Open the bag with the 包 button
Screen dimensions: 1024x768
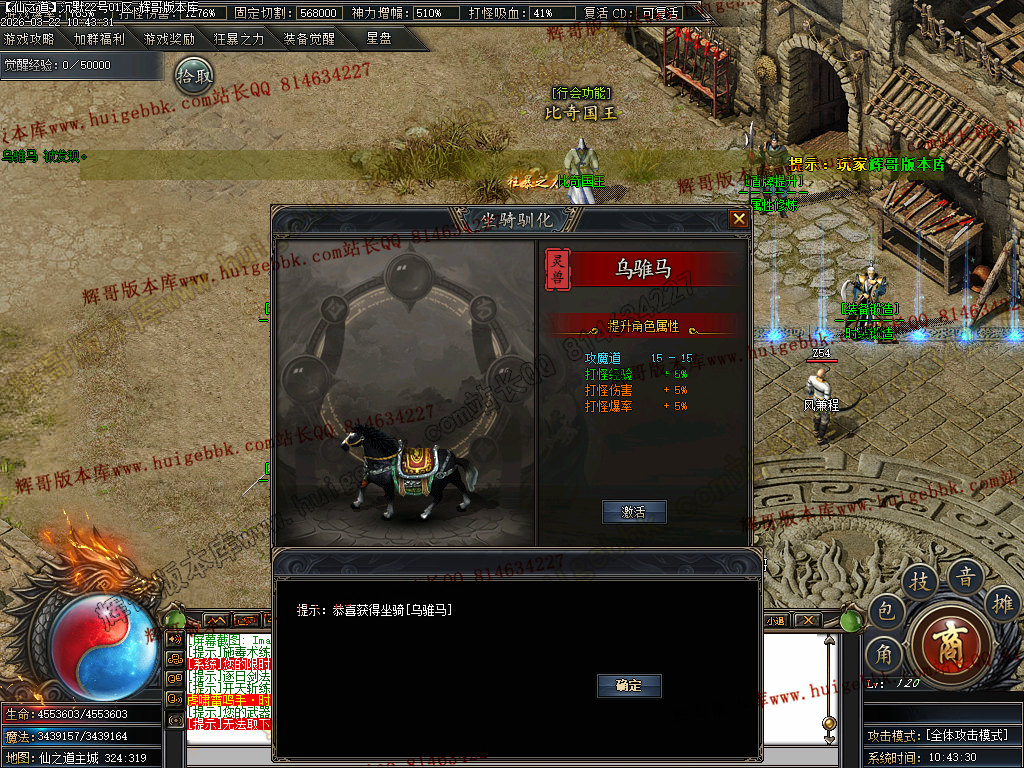click(x=885, y=610)
